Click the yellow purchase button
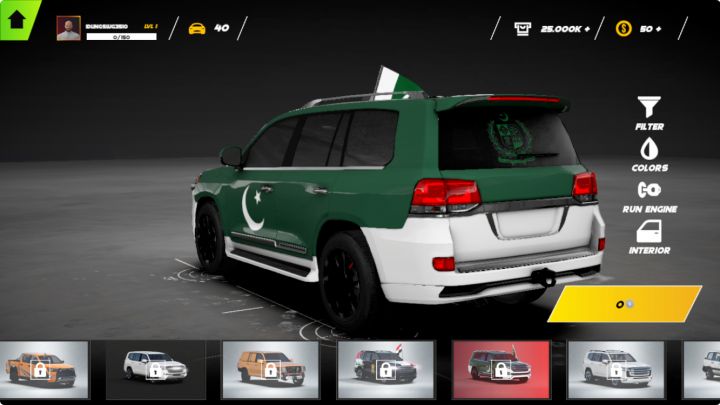The image size is (720, 405). 625,303
